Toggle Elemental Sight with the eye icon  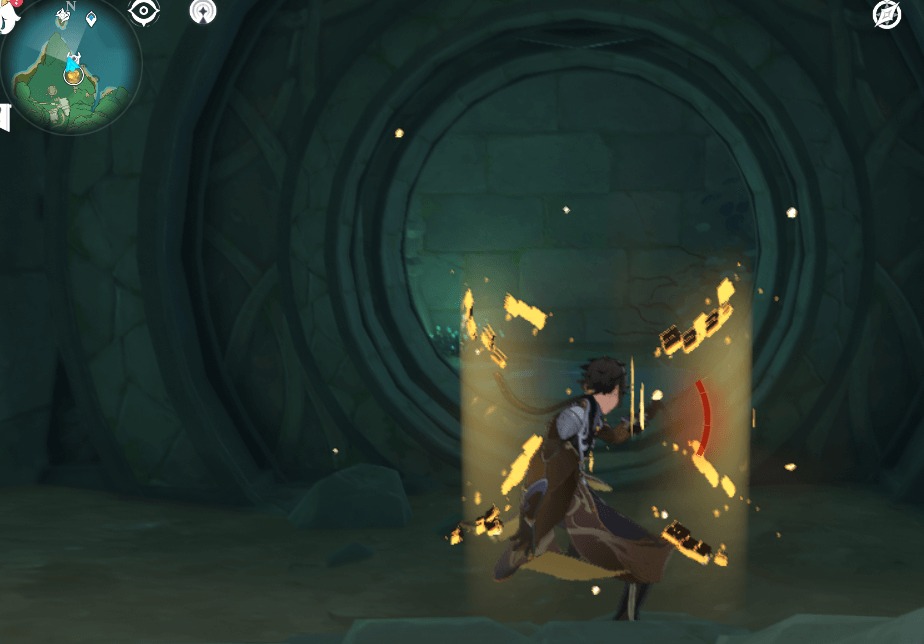(144, 12)
